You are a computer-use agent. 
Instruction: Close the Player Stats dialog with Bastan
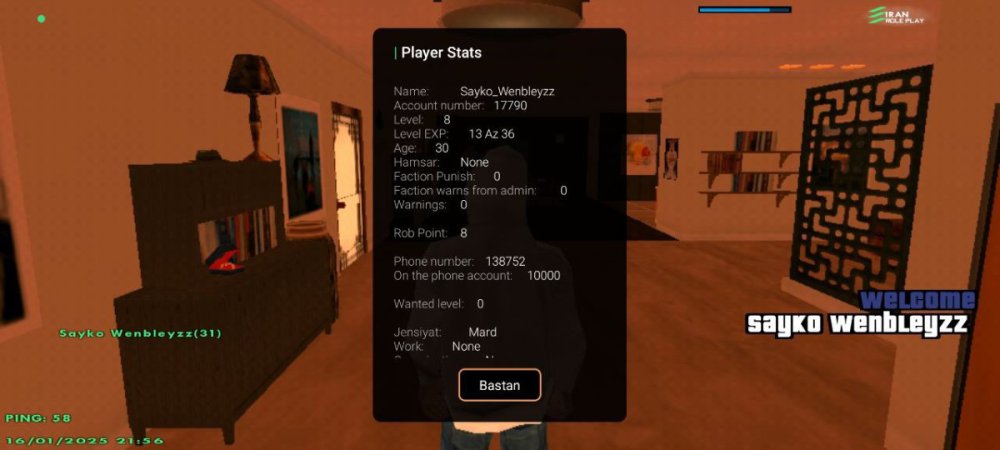[499, 385]
